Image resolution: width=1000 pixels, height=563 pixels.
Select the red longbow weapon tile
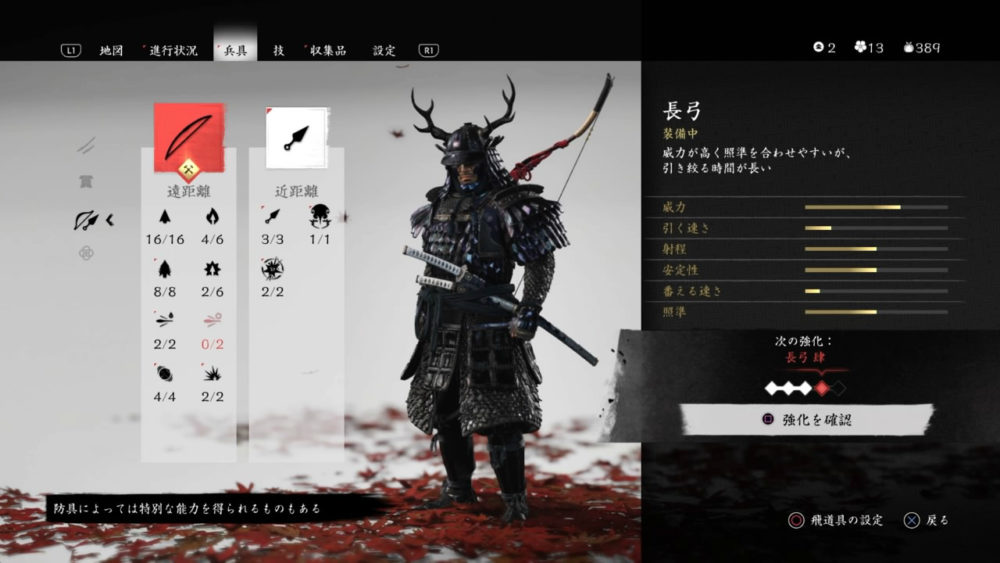click(189, 137)
